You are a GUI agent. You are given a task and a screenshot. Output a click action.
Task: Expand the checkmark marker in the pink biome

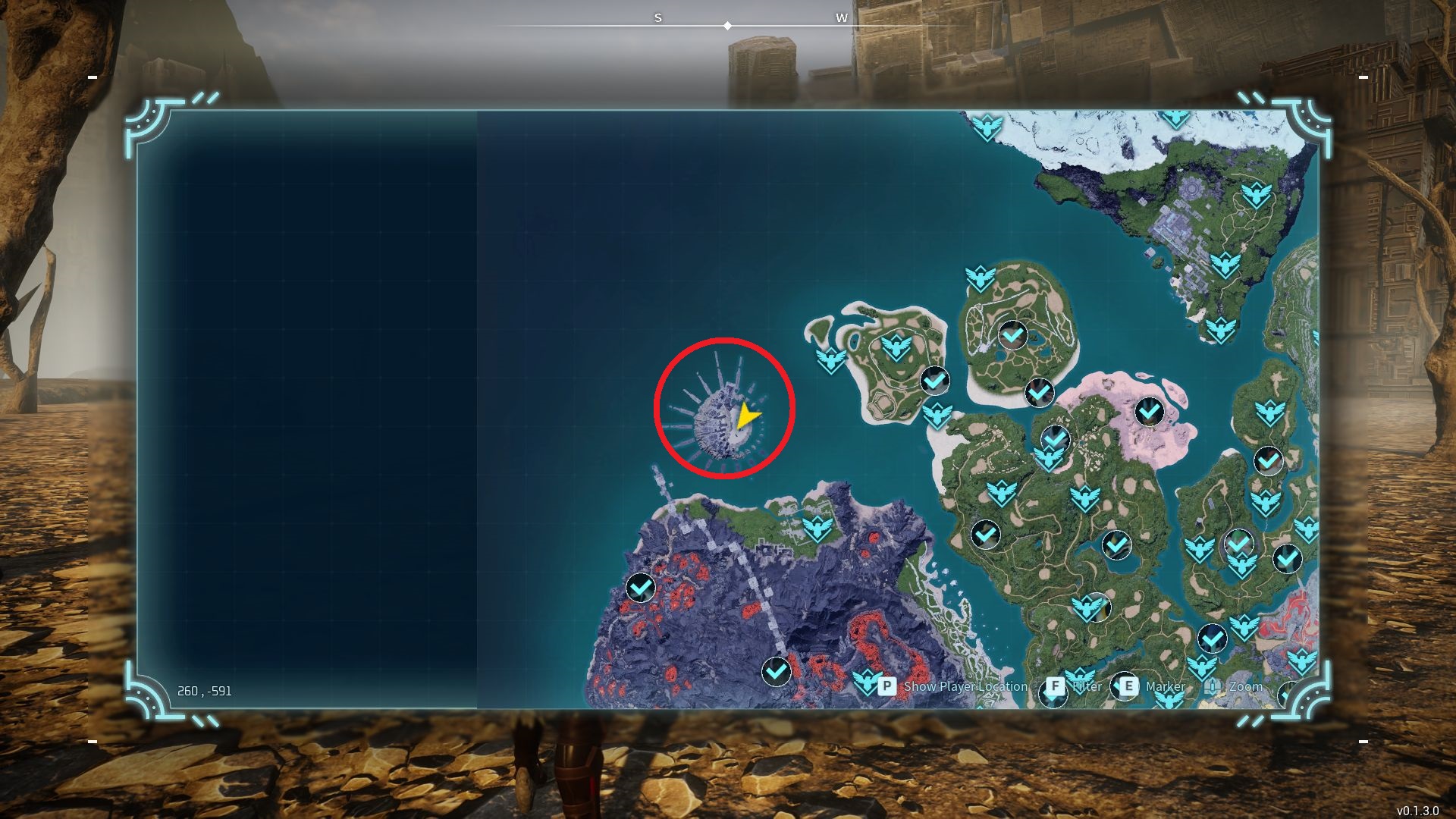tap(1150, 411)
